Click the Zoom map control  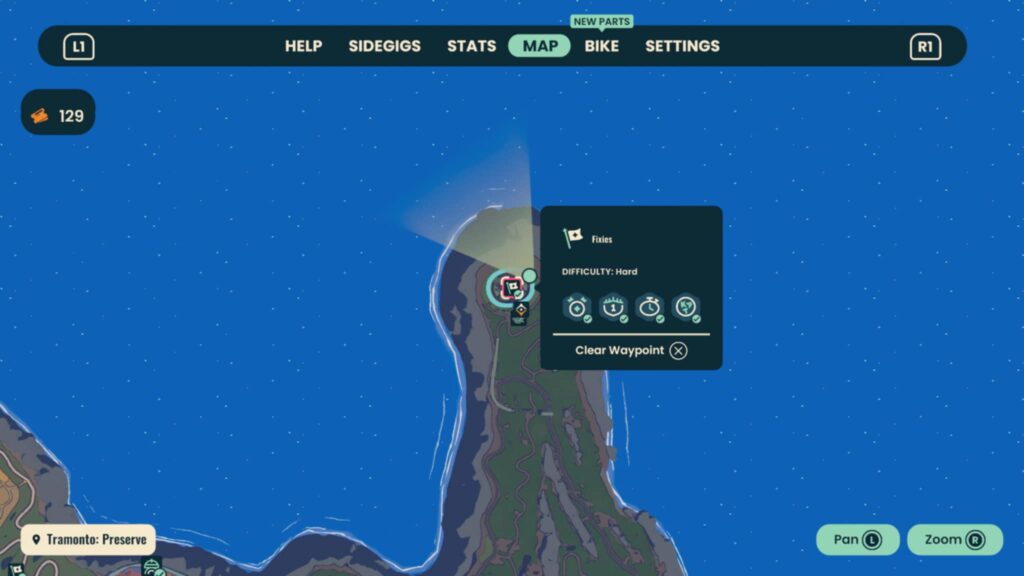[954, 540]
